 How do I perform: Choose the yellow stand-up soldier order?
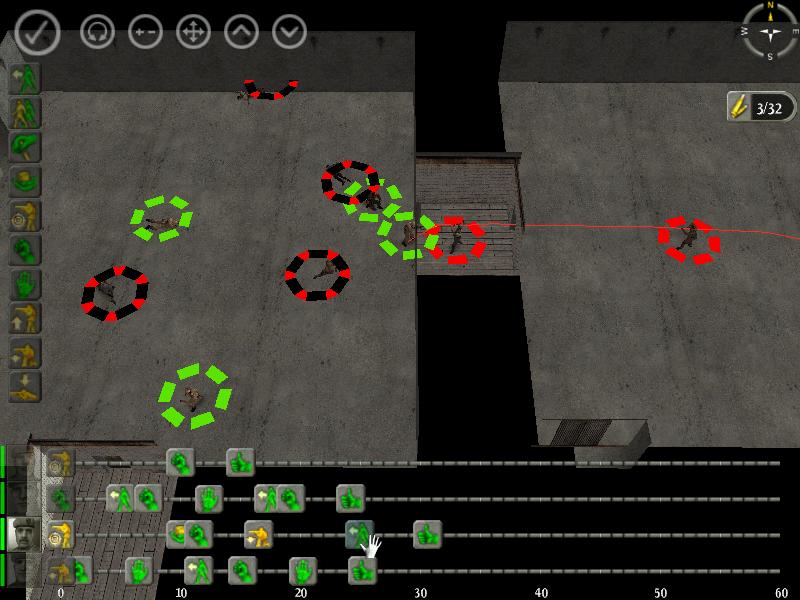[24, 318]
